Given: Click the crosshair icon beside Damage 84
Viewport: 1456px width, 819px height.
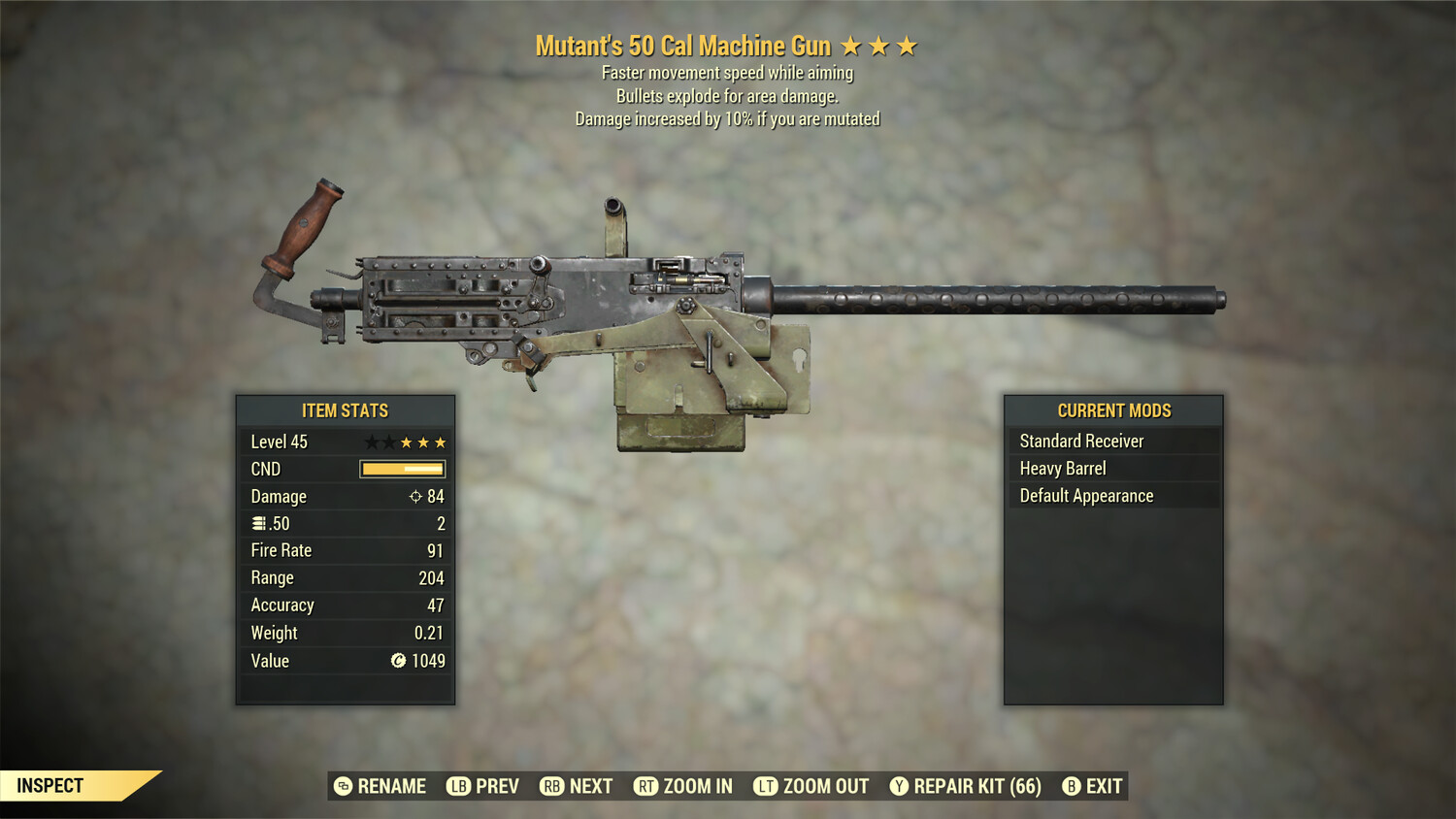Looking at the screenshot, I should tap(417, 497).
